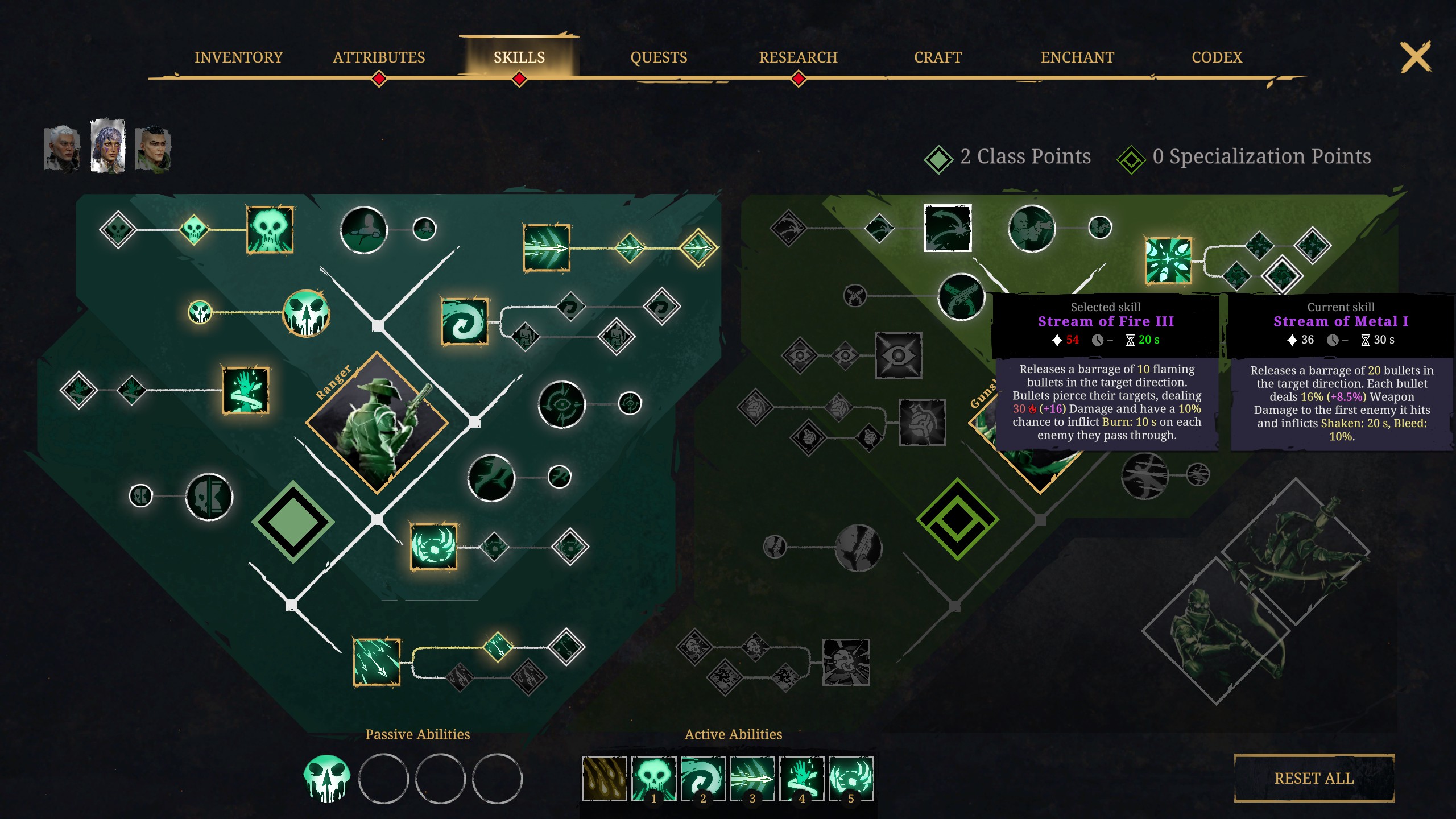
Task: Select the Stream of Metal node in Gunslinger tree
Action: [x=1168, y=263]
